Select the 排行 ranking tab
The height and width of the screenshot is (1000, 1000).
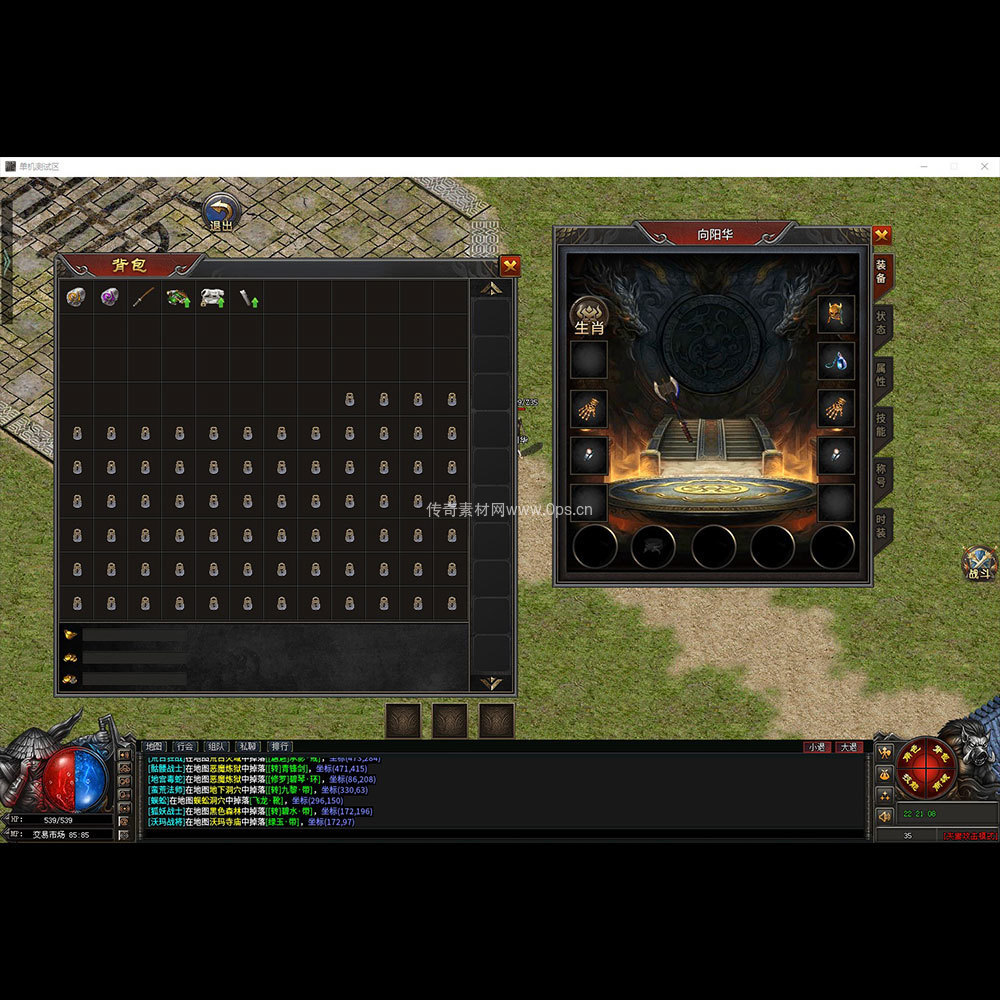coord(280,746)
